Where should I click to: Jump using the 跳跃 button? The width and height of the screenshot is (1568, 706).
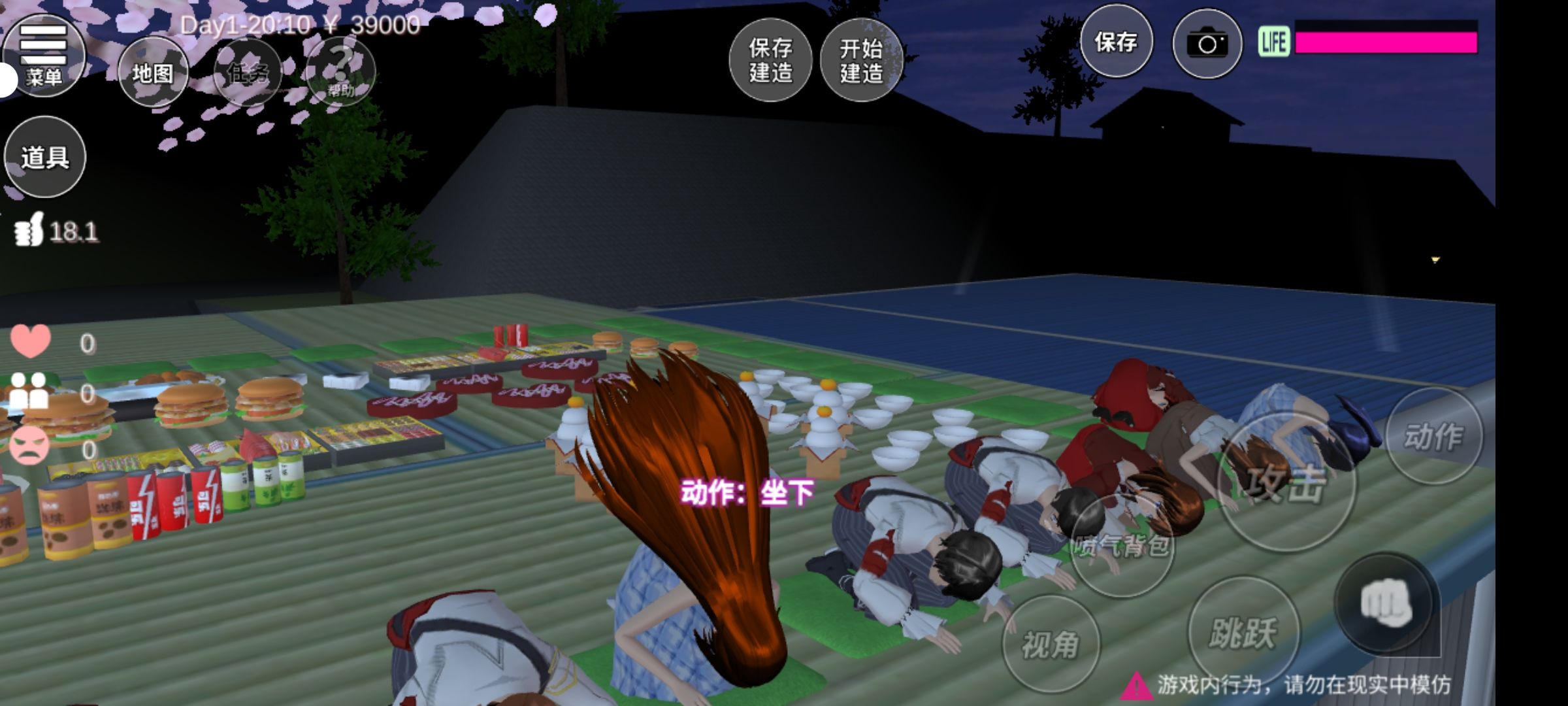(x=1243, y=633)
